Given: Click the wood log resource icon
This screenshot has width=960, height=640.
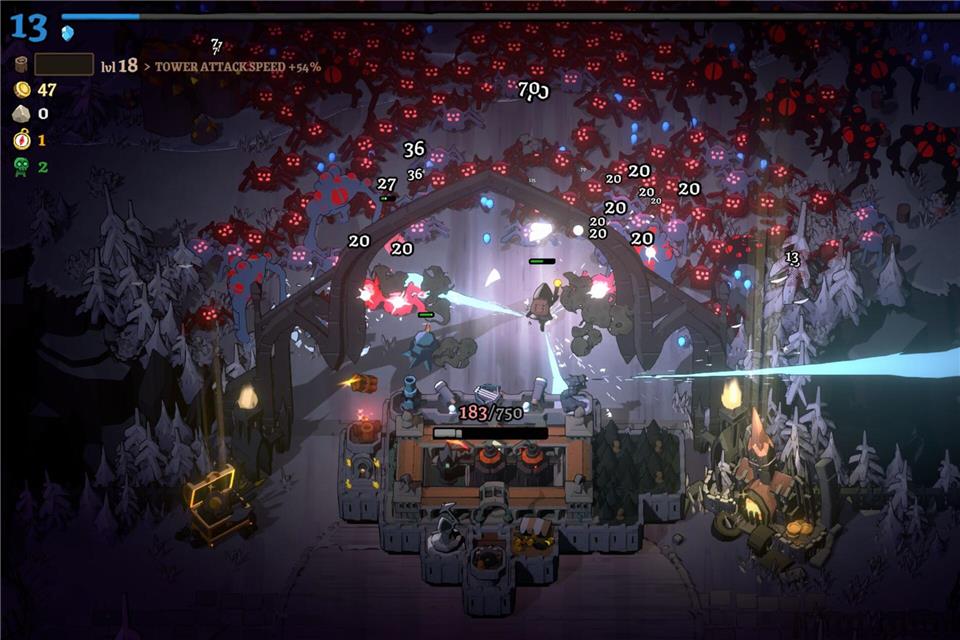Looking at the screenshot, I should pyautogui.click(x=21, y=65).
